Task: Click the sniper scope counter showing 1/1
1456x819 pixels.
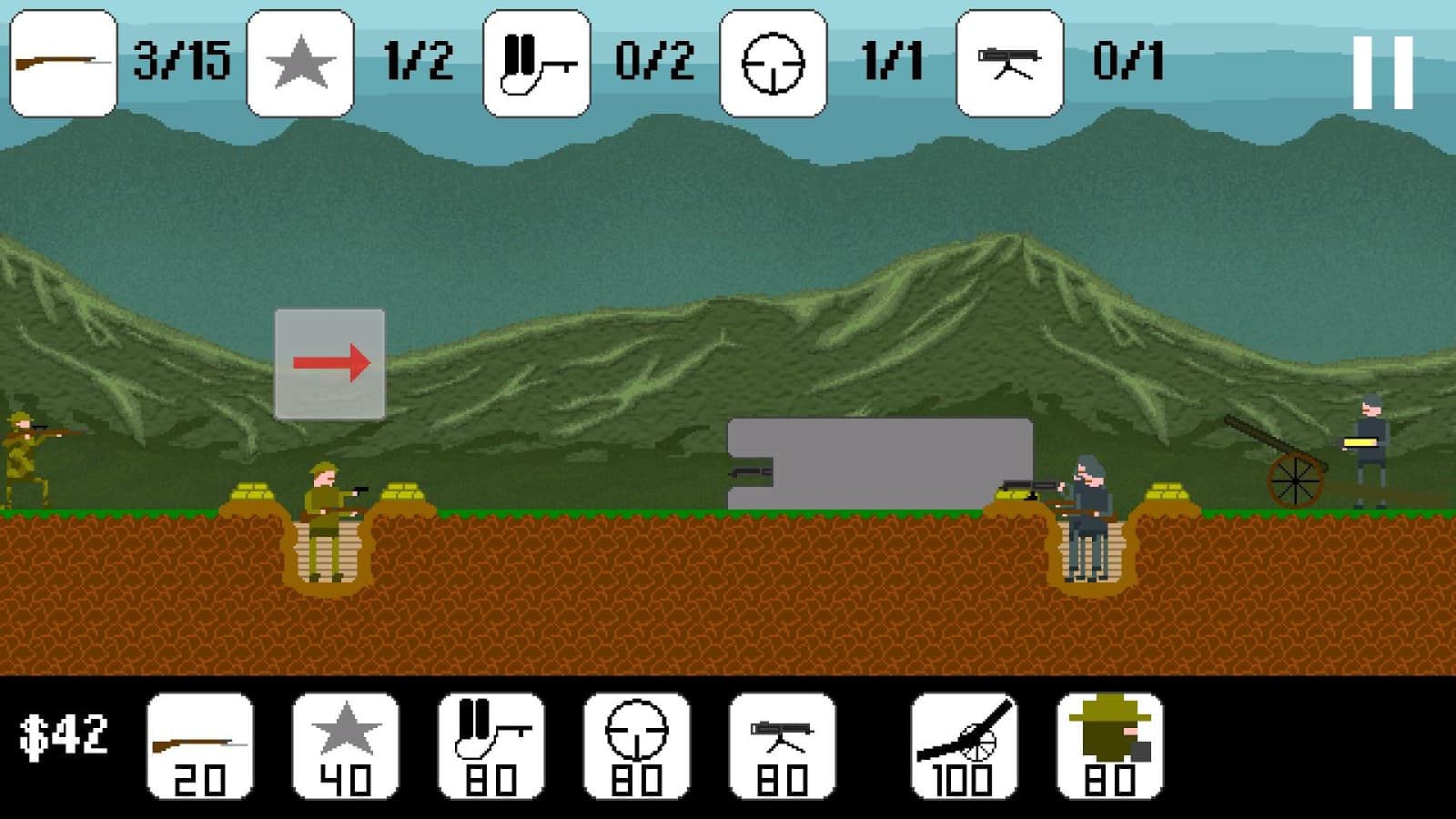Action: (x=772, y=61)
